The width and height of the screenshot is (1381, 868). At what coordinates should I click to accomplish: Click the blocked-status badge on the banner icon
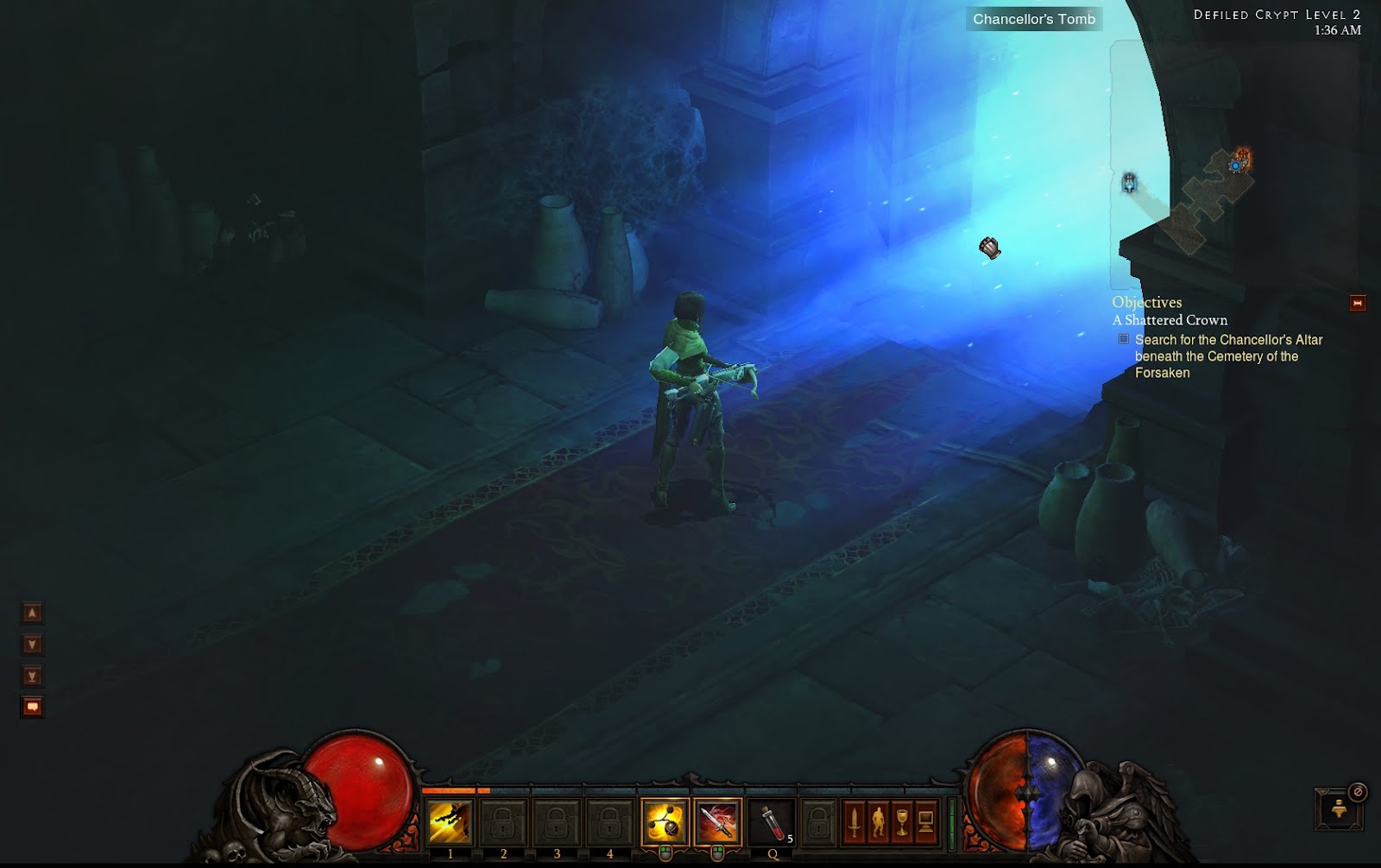click(1357, 792)
